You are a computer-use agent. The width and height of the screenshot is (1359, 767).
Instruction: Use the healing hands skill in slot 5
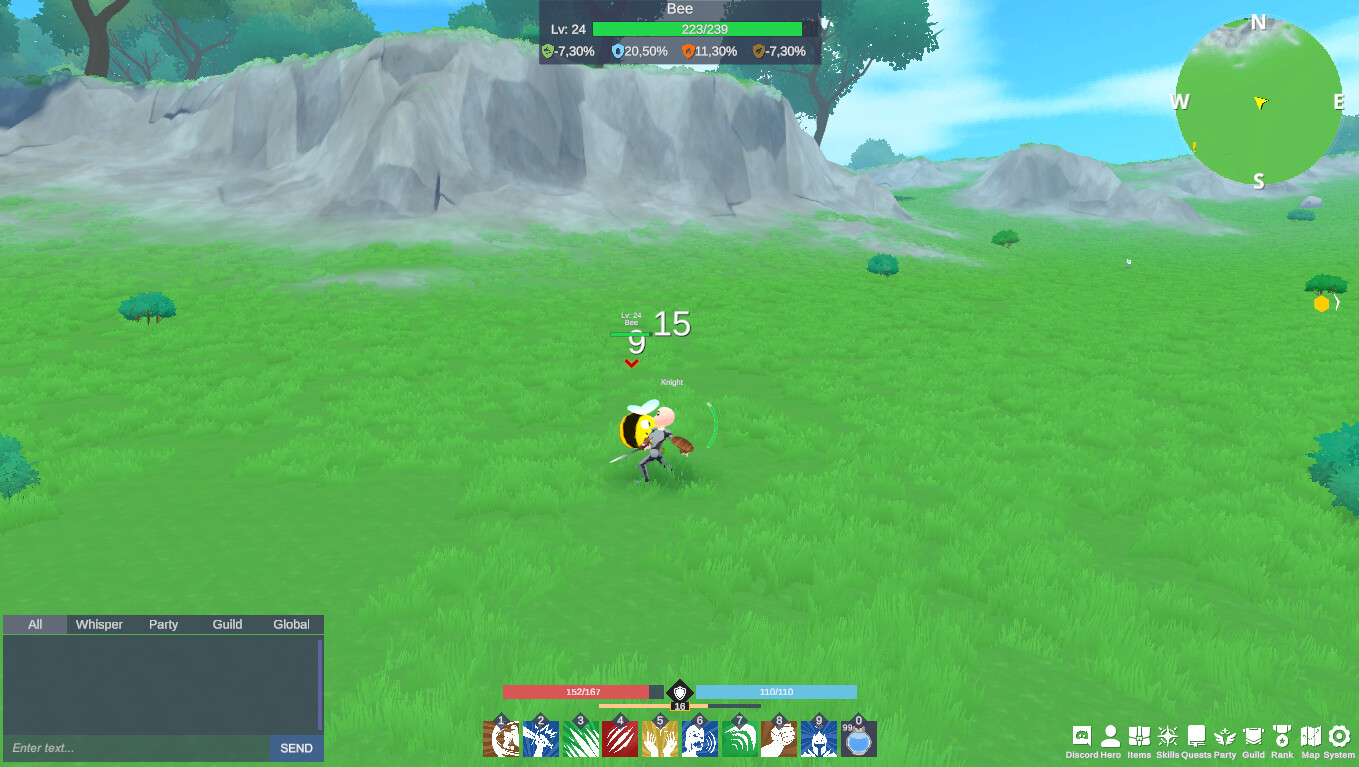point(659,740)
